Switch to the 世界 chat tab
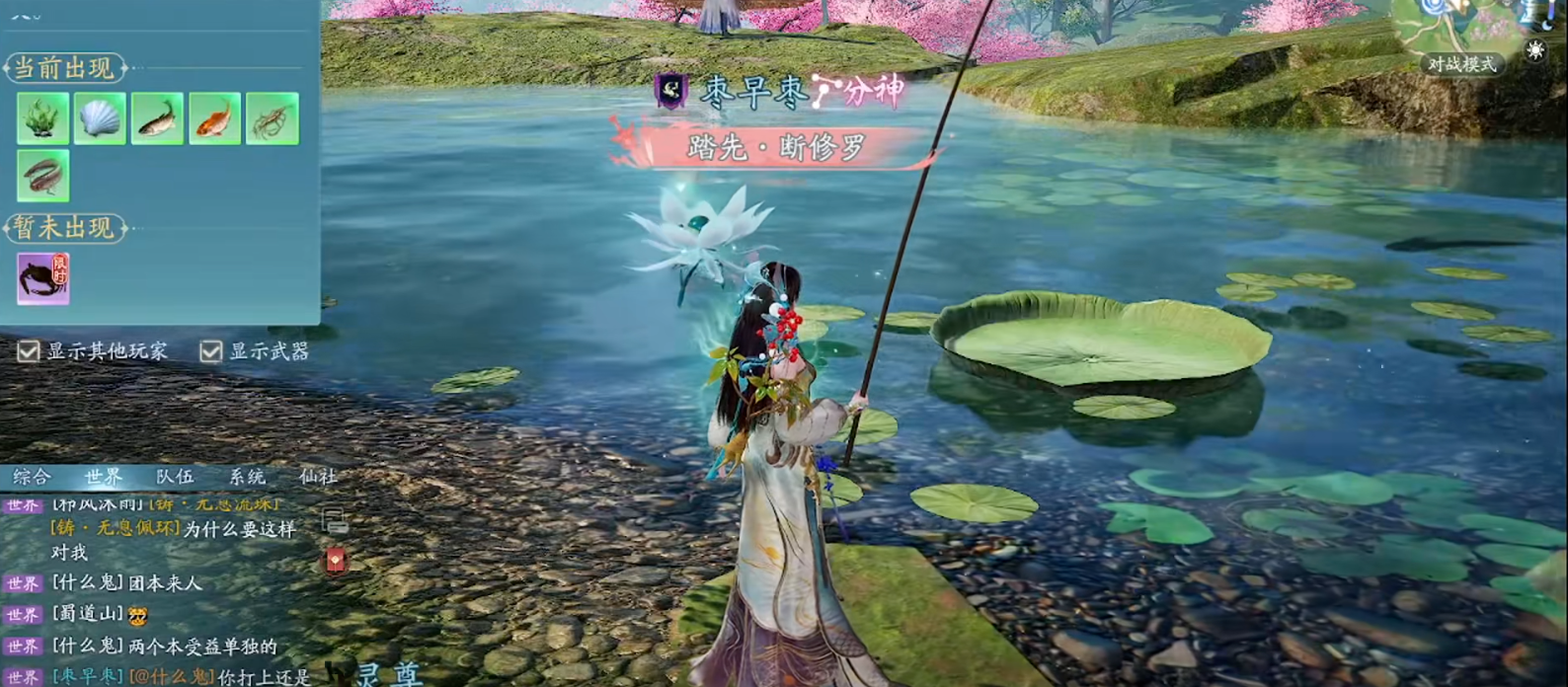The width and height of the screenshot is (1568, 687). 103,478
